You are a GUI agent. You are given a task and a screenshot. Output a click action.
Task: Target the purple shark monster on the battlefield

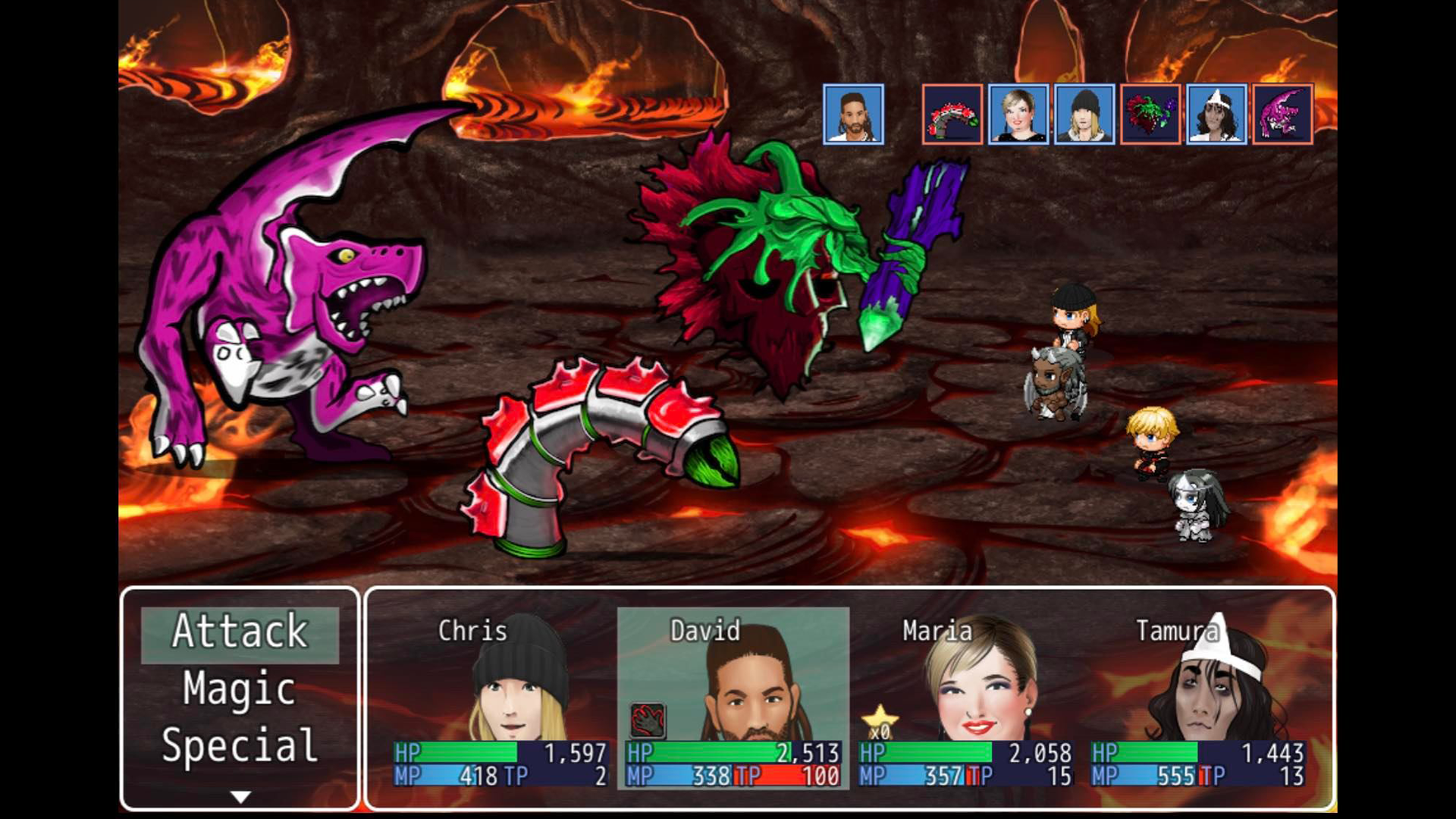pos(303,318)
